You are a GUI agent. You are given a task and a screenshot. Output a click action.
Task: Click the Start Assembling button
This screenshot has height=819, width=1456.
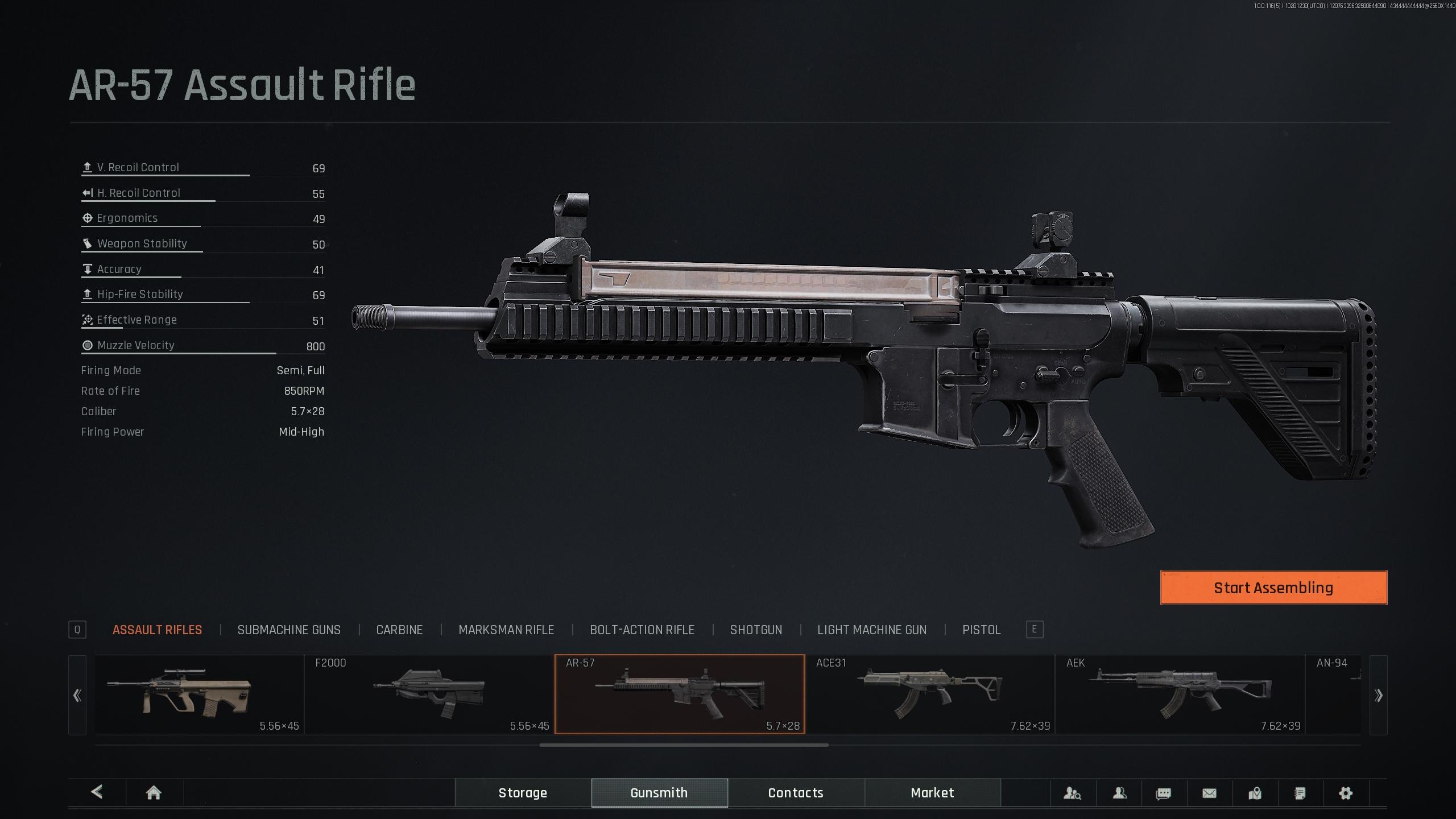(x=1273, y=588)
